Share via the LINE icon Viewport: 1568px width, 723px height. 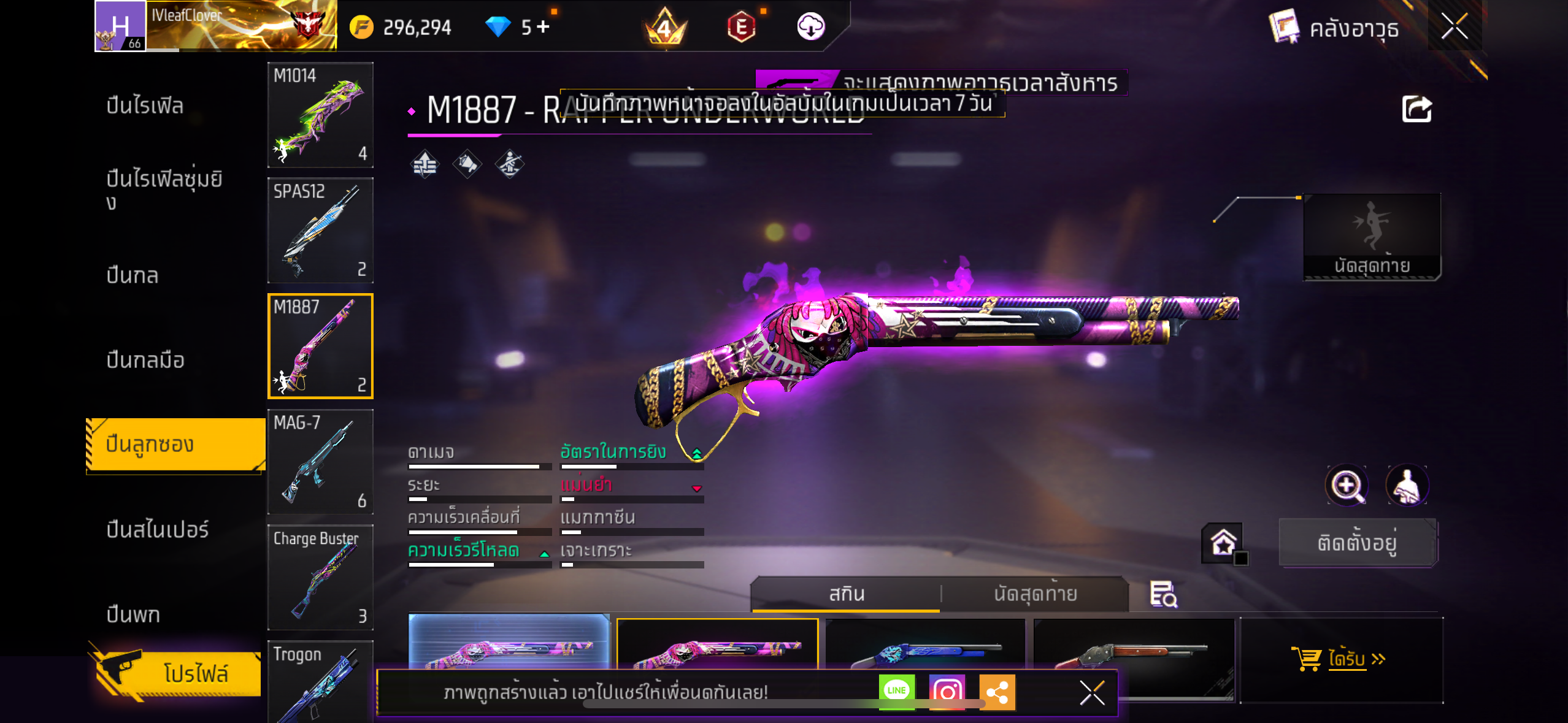pos(896,692)
